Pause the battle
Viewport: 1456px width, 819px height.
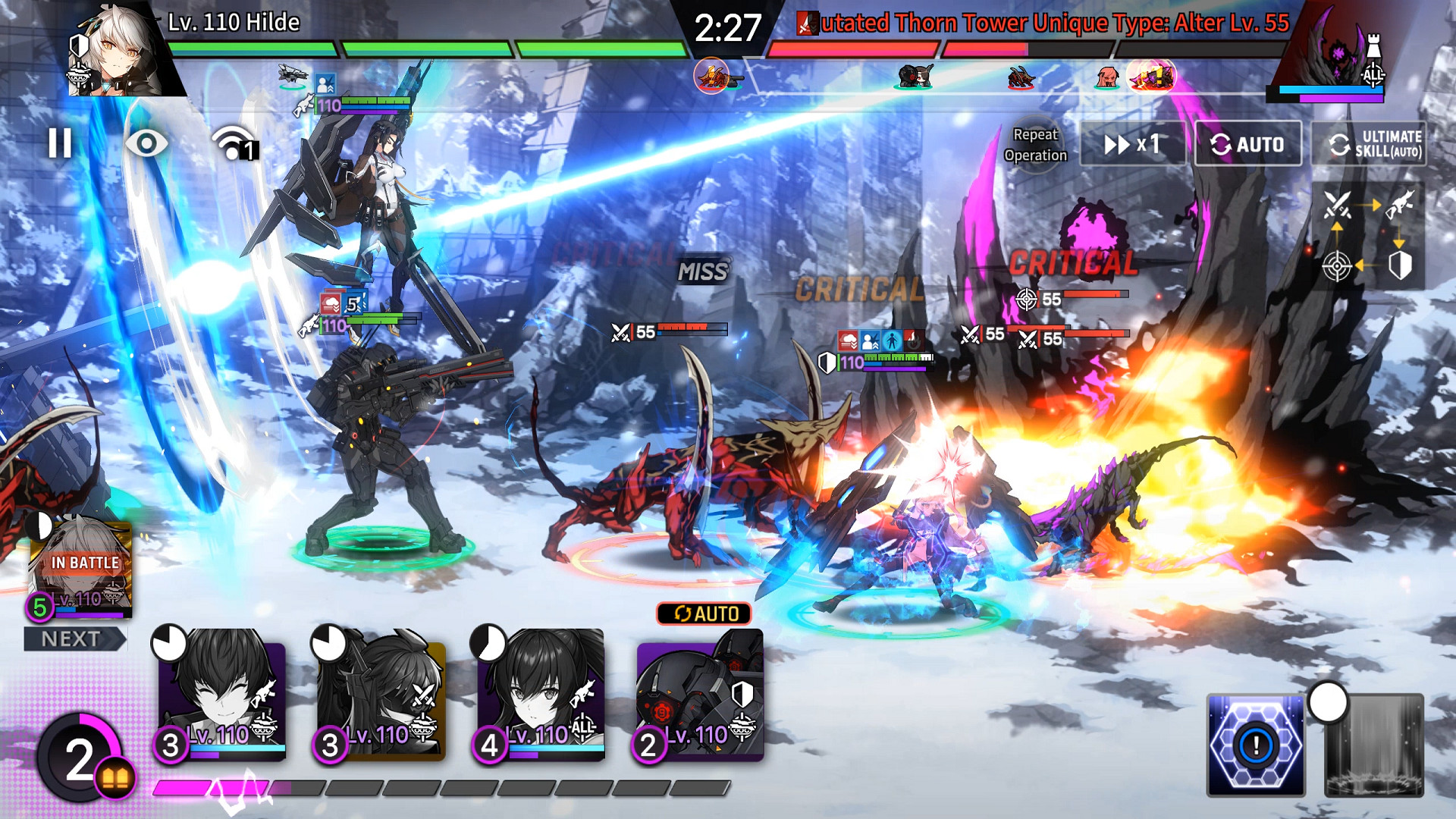click(59, 143)
